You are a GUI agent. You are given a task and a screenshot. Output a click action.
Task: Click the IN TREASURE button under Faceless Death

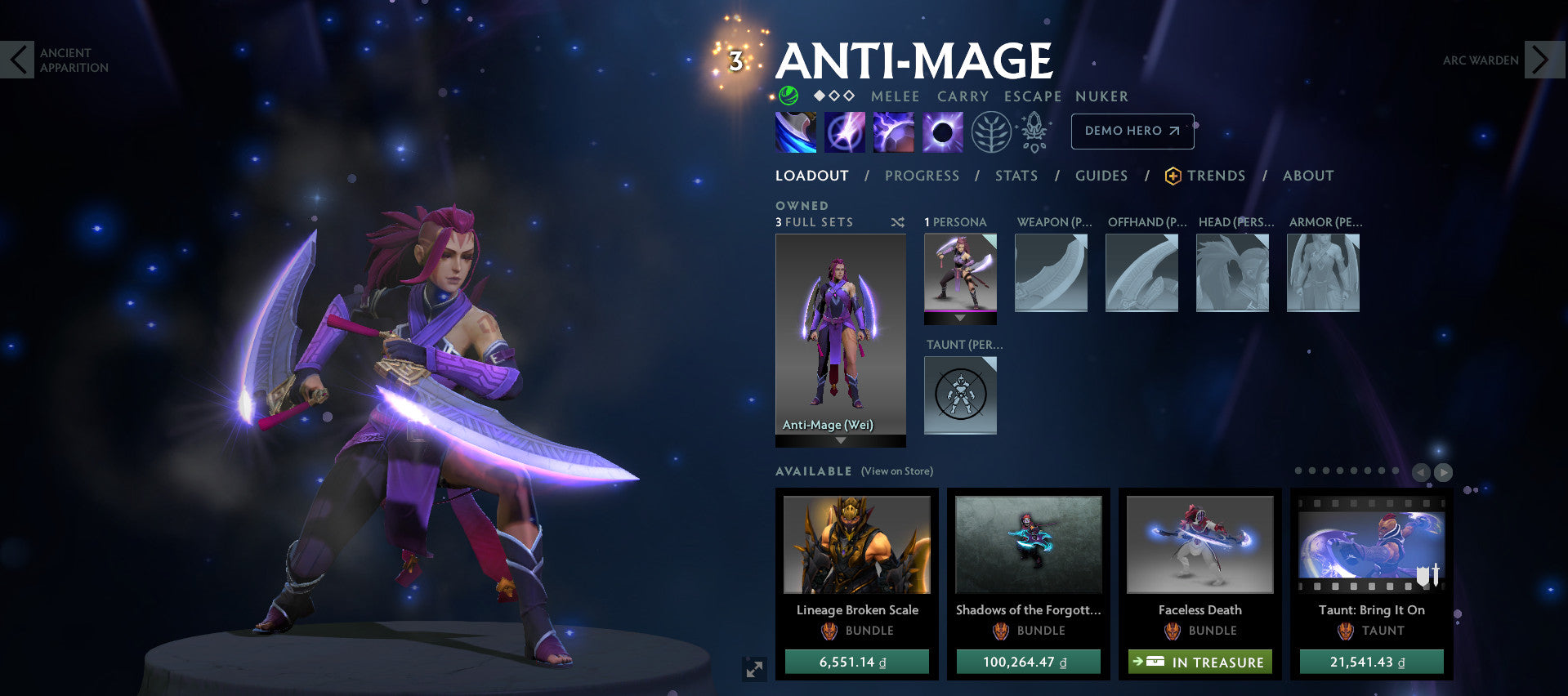1199,662
